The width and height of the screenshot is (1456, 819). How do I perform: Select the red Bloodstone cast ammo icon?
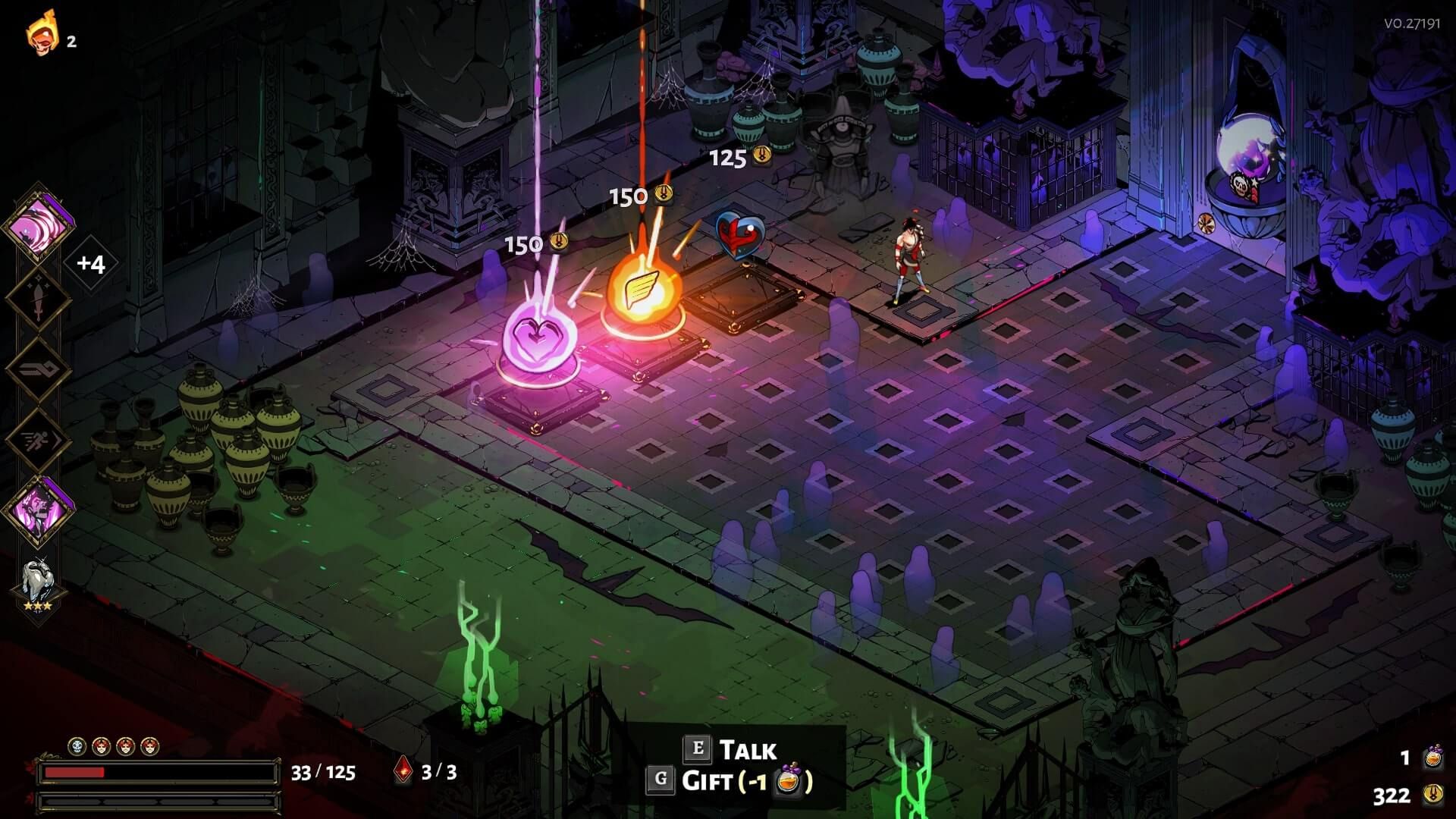[403, 772]
